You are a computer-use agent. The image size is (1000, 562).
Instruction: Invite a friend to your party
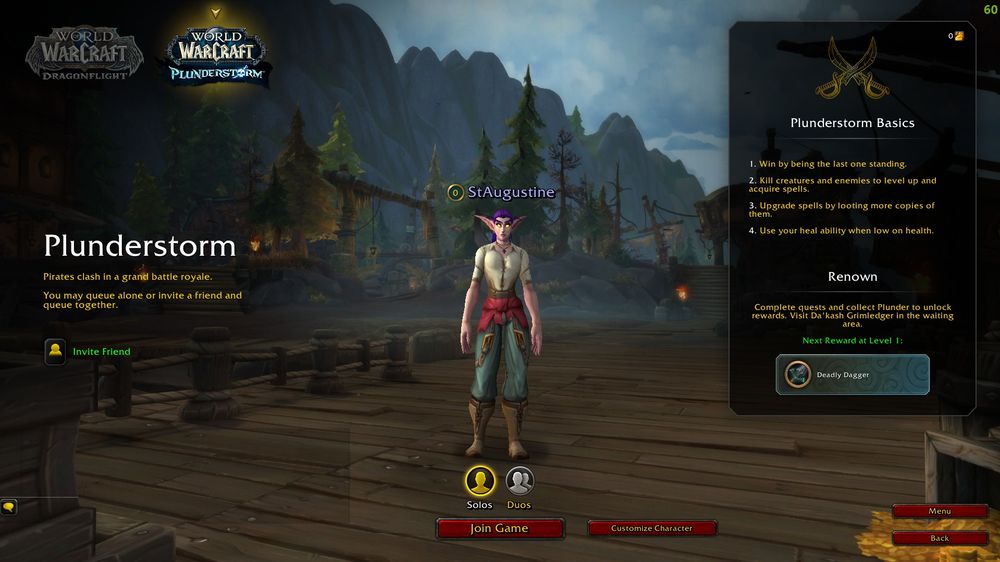(56, 352)
